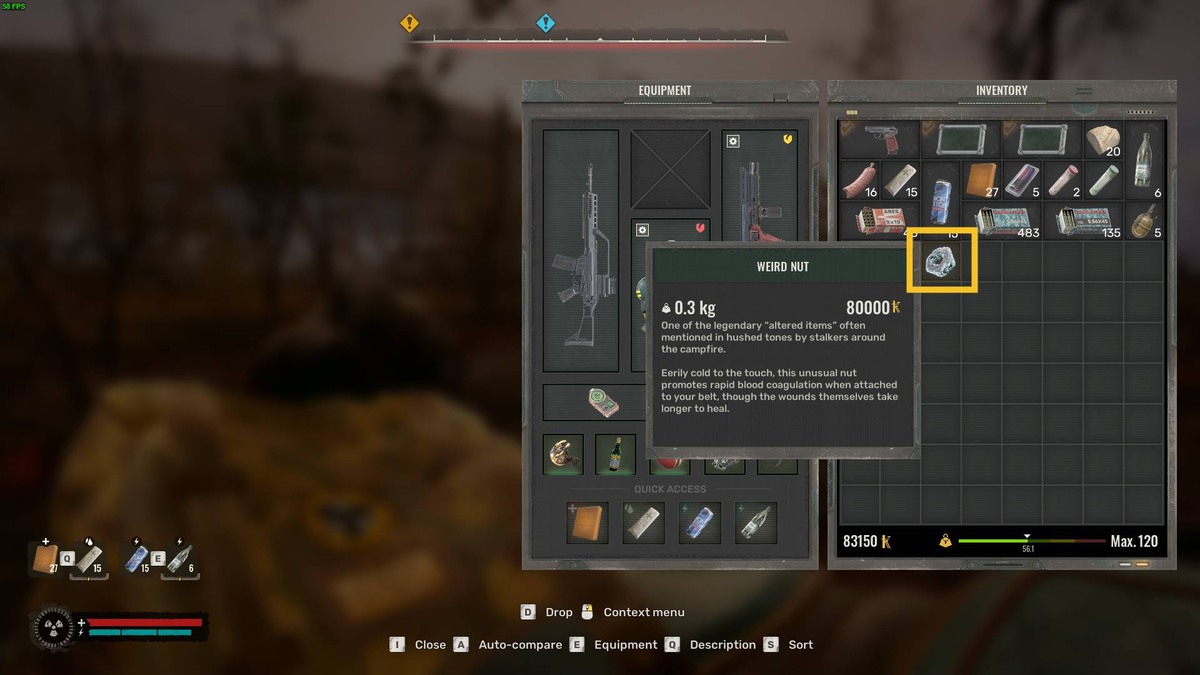This screenshot has height=675, width=1200.
Task: Switch to the Equipment panel header
Action: (665, 91)
